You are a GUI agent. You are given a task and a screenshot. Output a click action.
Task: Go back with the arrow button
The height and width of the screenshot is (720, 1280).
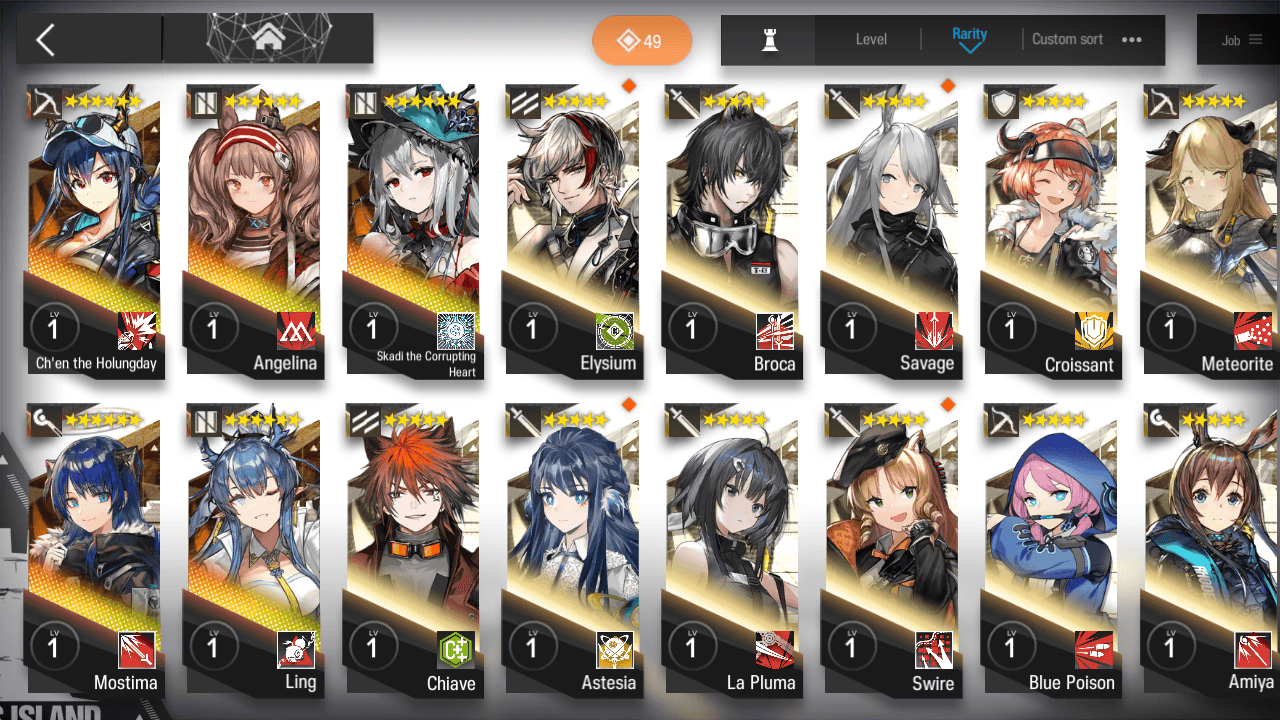[x=46, y=40]
